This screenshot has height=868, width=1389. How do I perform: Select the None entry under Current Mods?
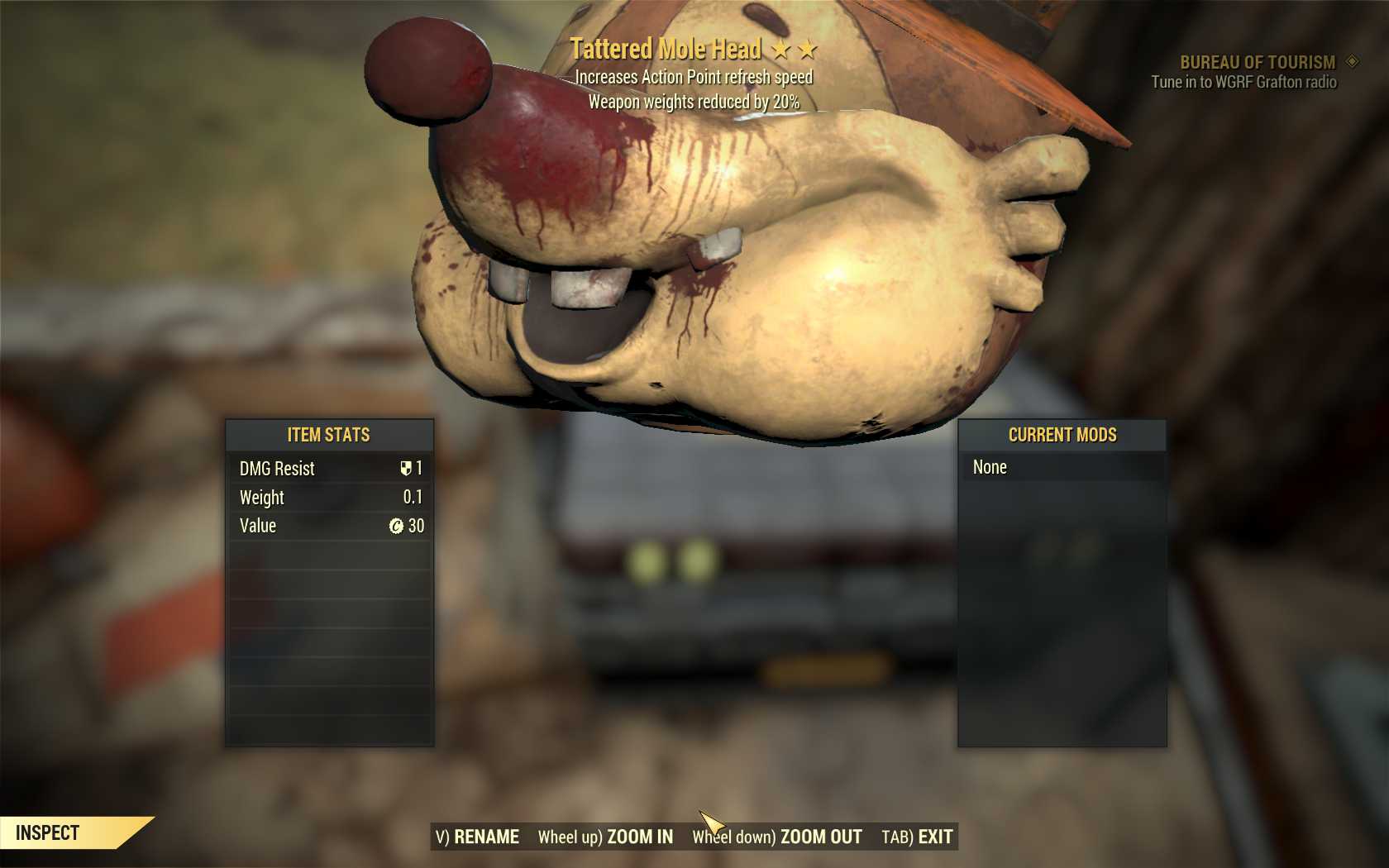click(990, 467)
